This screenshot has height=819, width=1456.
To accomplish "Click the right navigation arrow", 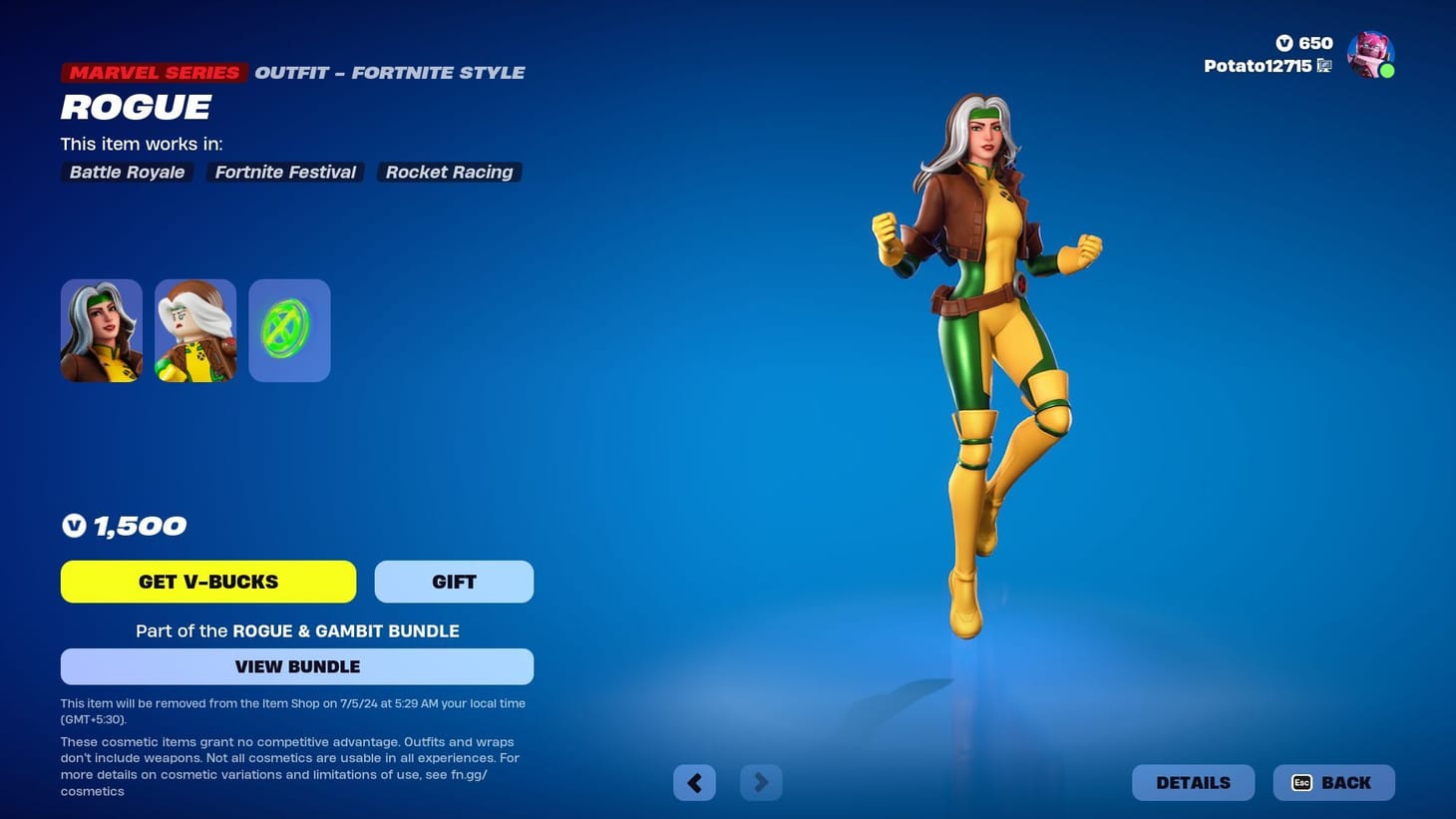I will click(761, 782).
